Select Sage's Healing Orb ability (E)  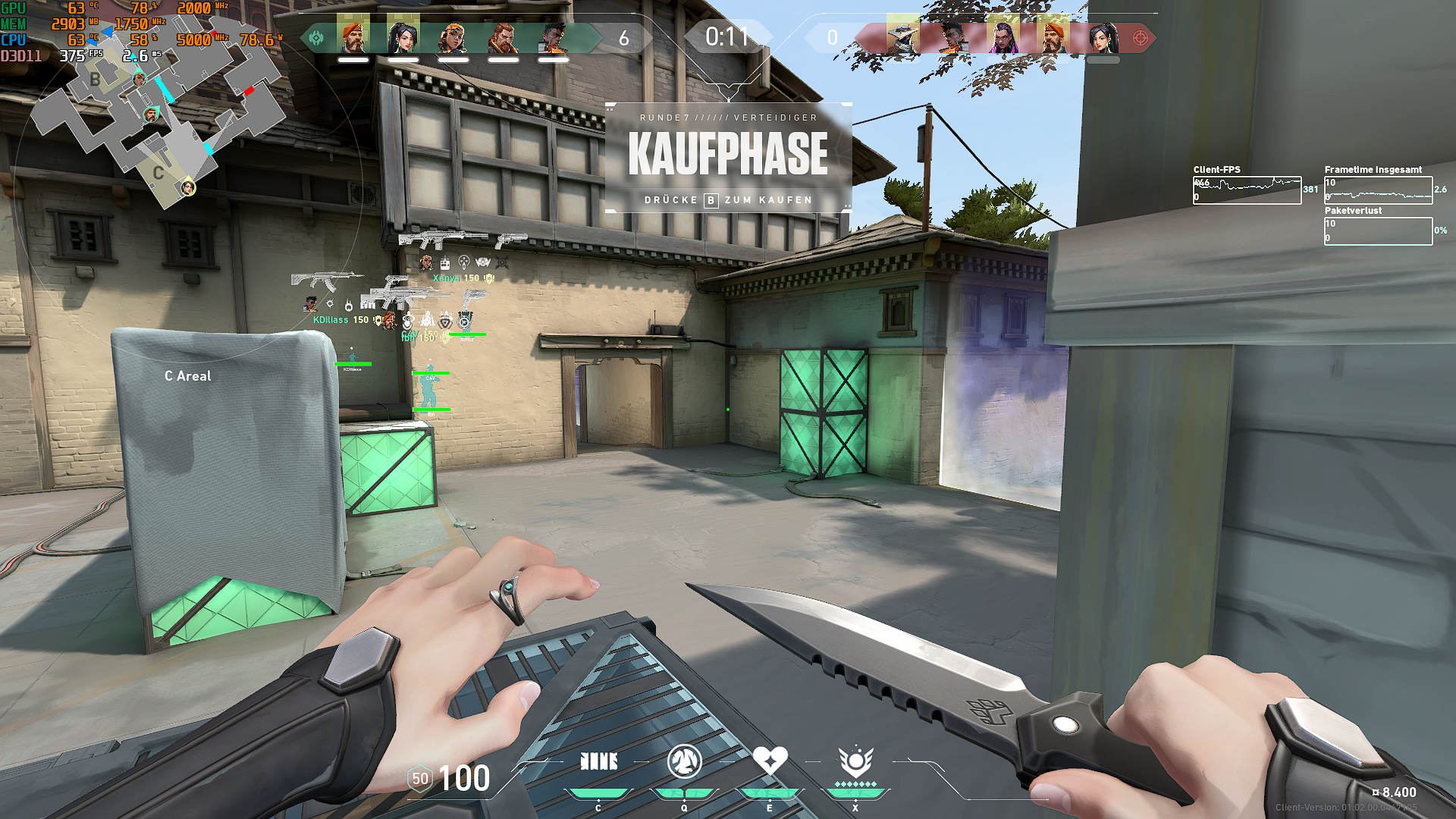(x=770, y=760)
